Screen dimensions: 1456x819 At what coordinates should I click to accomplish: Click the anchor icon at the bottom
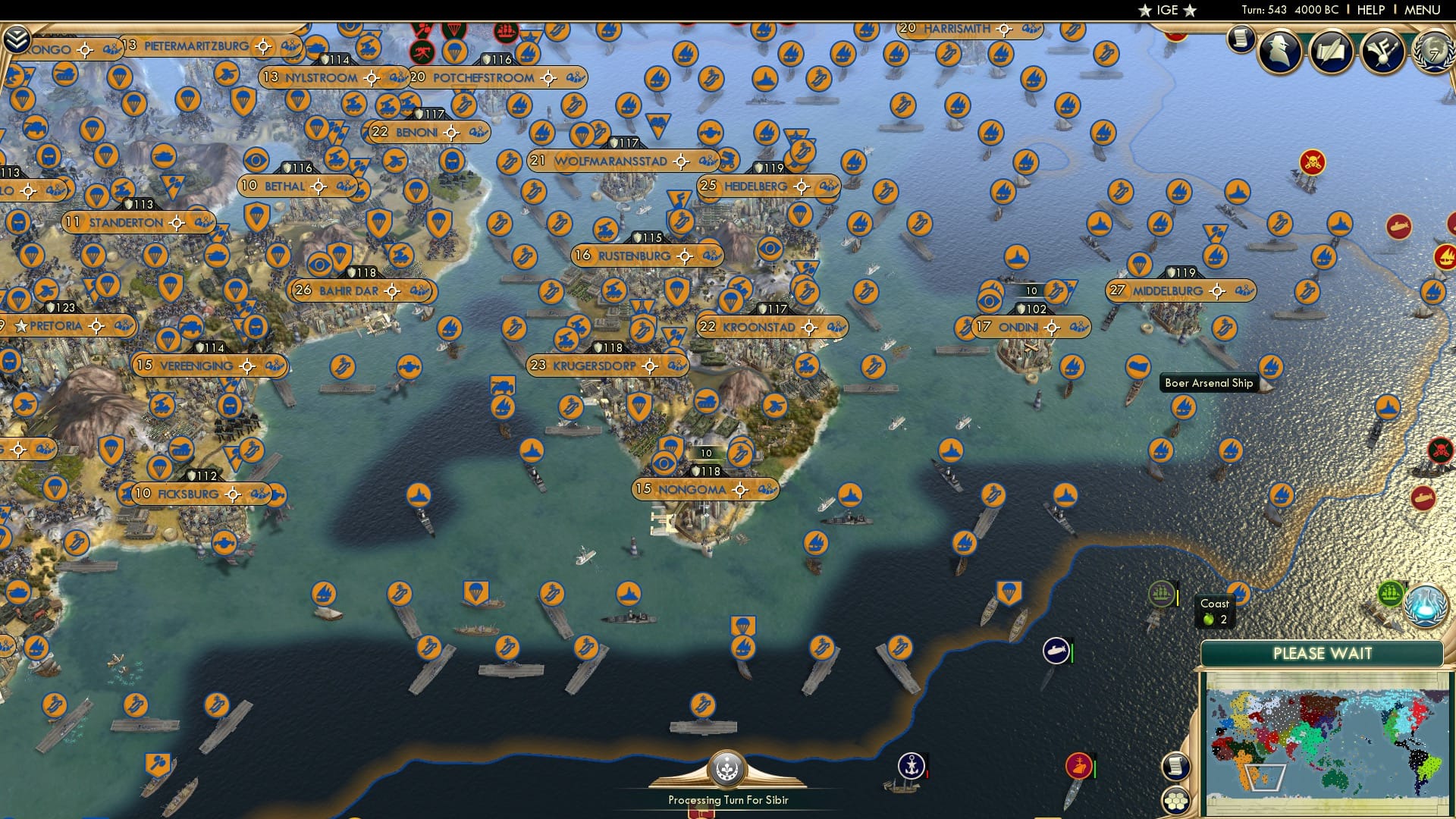(912, 765)
